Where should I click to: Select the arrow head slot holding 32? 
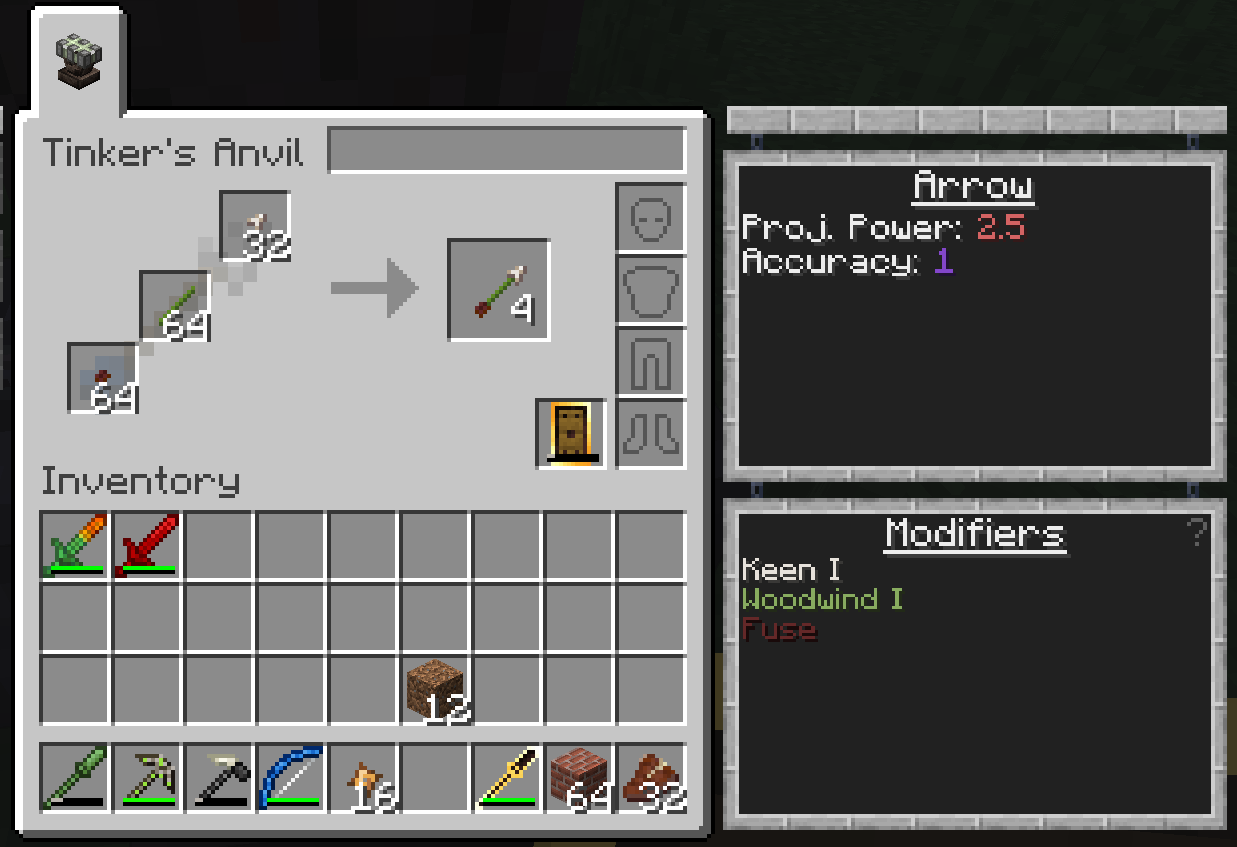[254, 226]
